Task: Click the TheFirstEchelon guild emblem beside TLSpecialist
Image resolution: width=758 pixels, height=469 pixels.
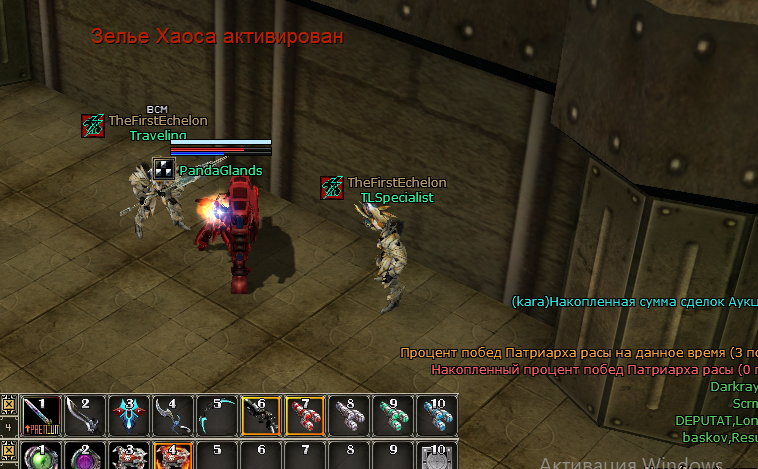Action: click(x=332, y=187)
